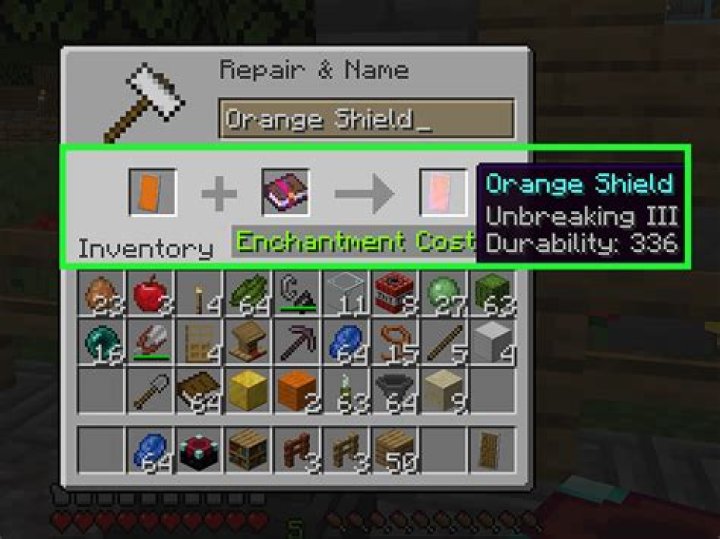Choose the oak planks stack of 50

(x=394, y=451)
